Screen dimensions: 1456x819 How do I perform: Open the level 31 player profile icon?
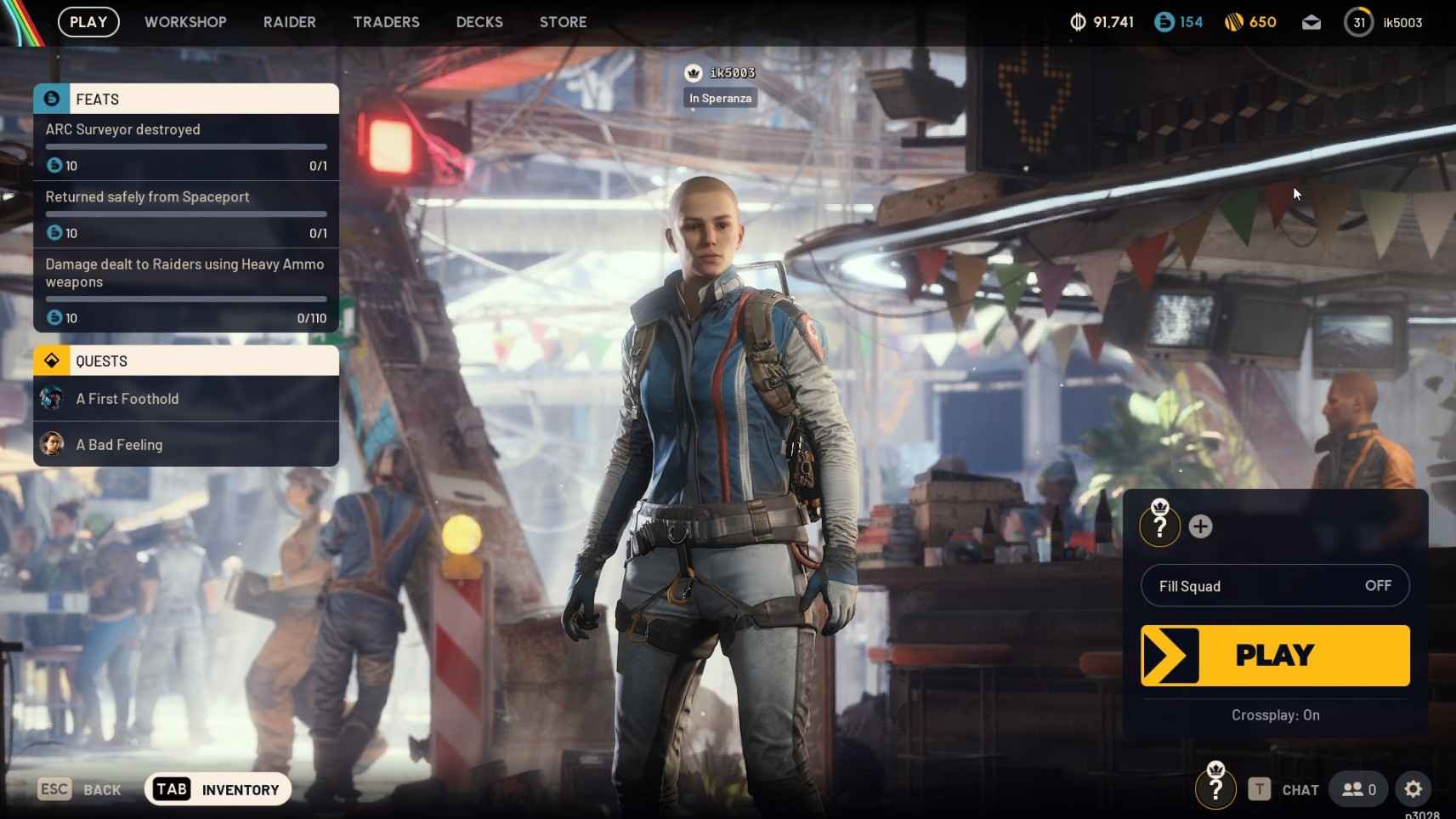coord(1358,22)
